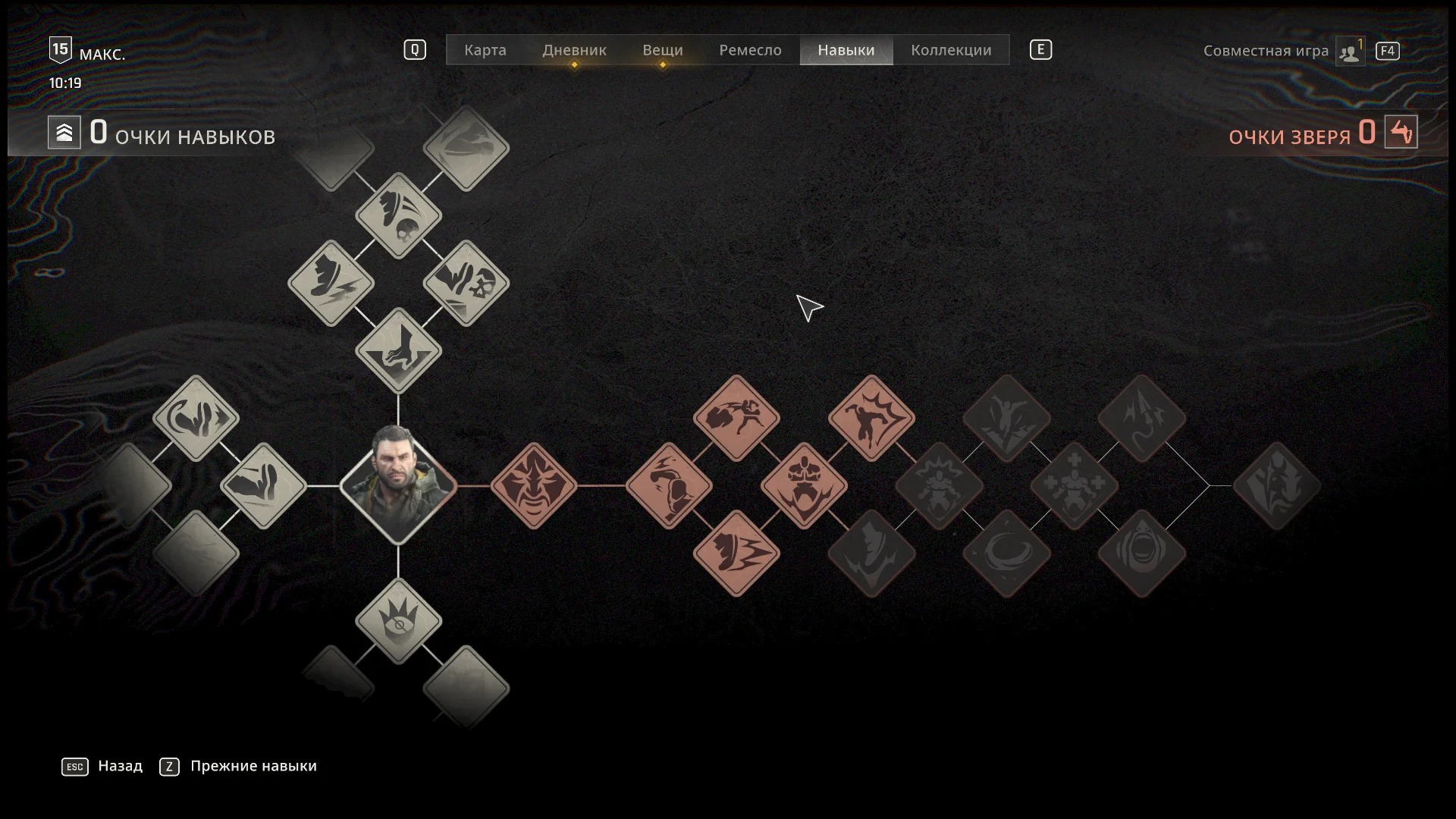This screenshot has width=1456, height=819.
Task: Open the Дневник tab
Action: coord(574,50)
